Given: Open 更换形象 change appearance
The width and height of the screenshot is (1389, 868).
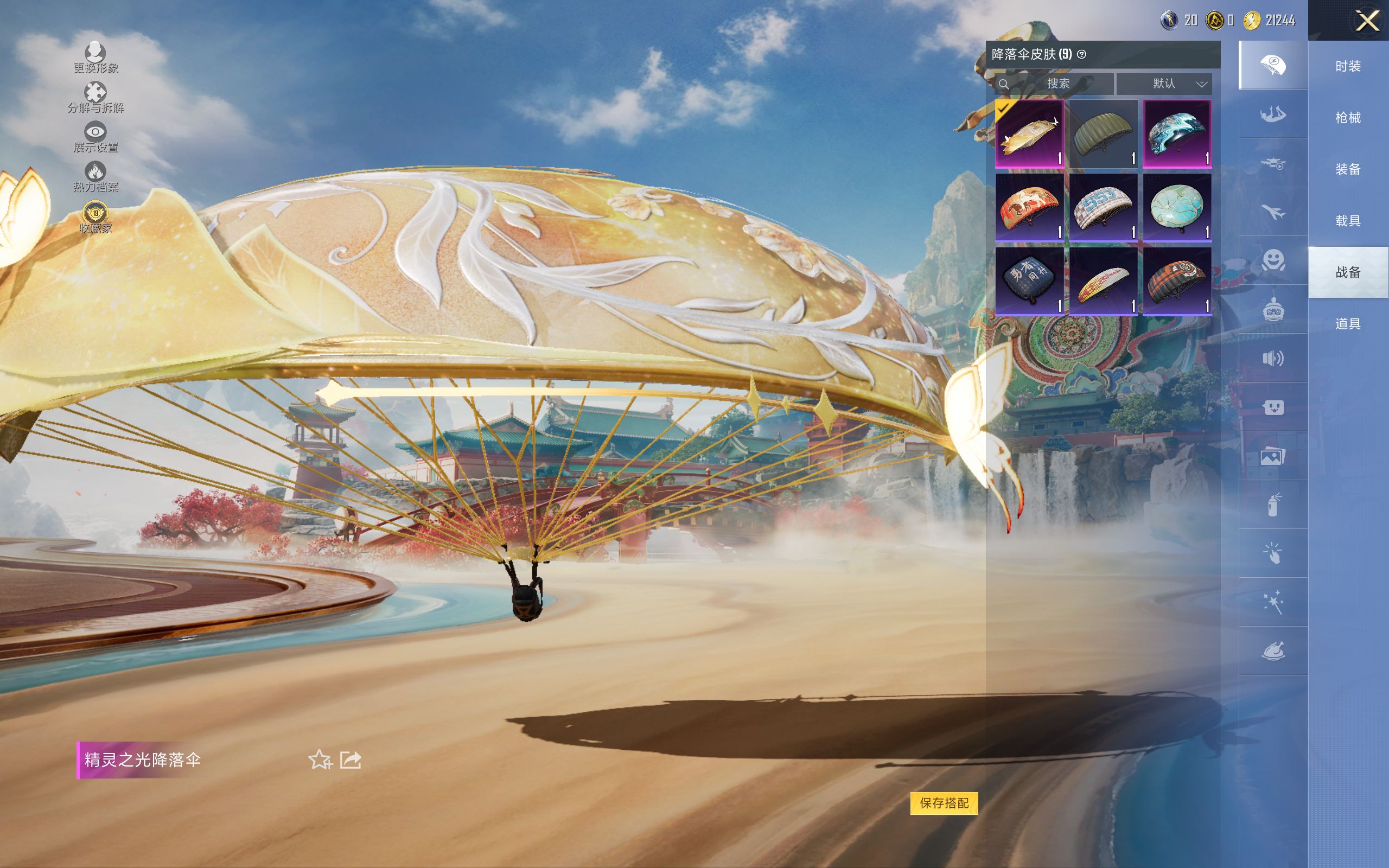Looking at the screenshot, I should click(x=95, y=58).
